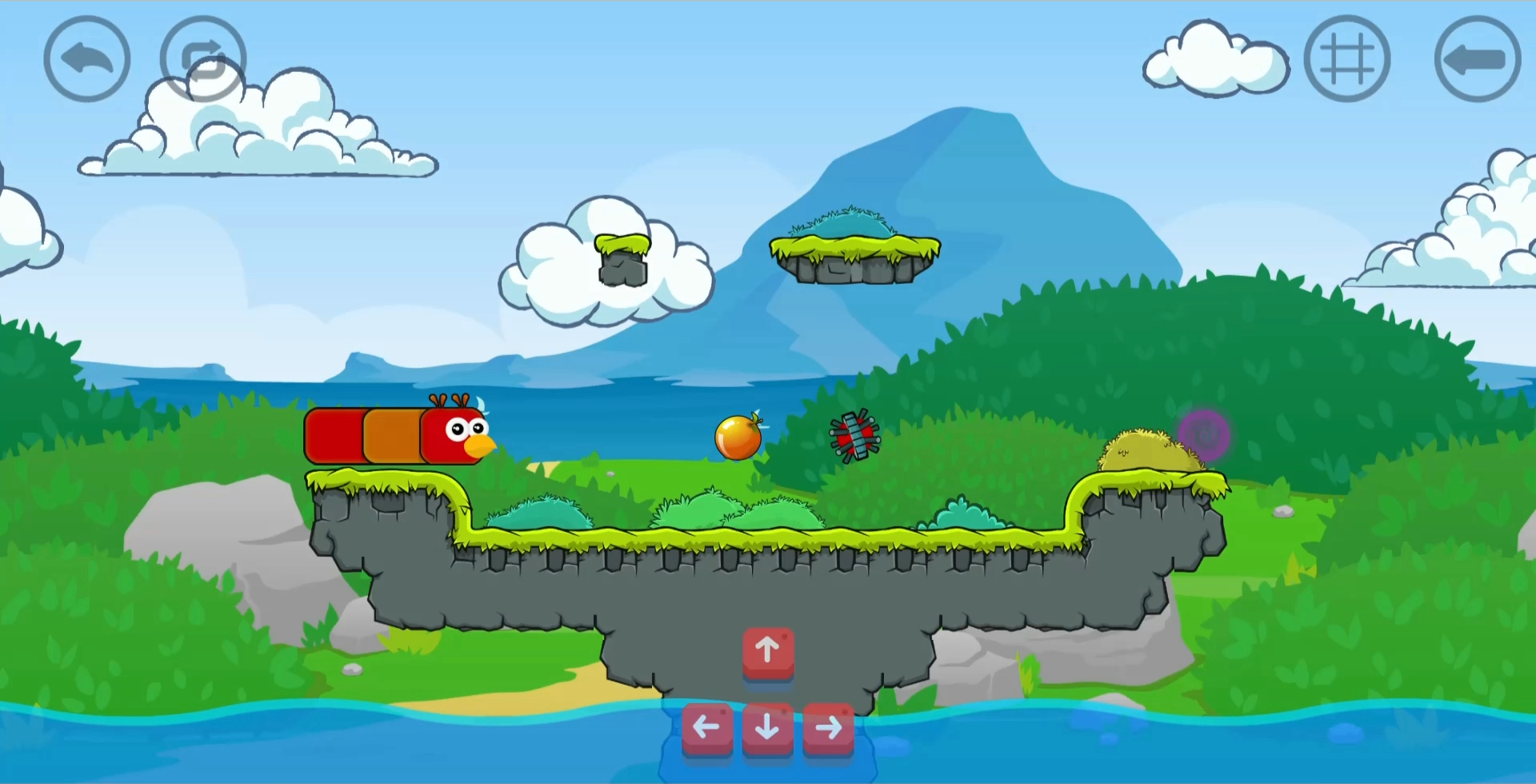Toggle undo by clicking its circular control

pos(86,58)
